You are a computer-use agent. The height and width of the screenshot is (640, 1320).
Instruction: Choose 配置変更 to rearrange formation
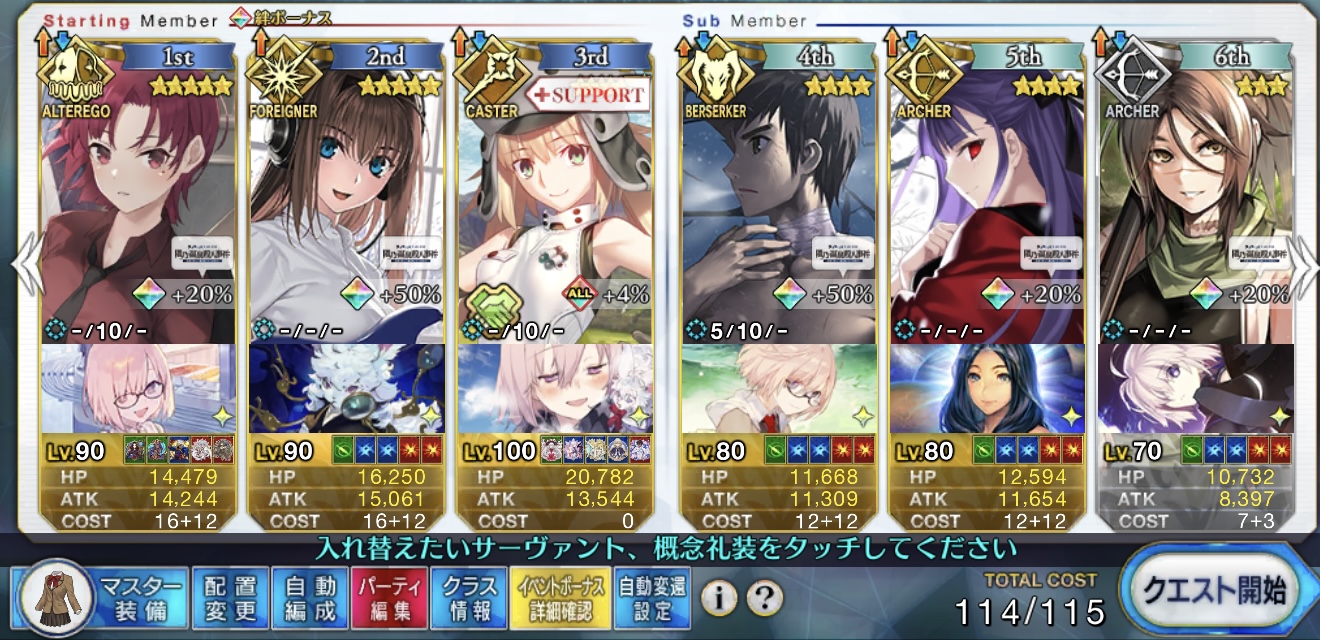click(x=230, y=598)
